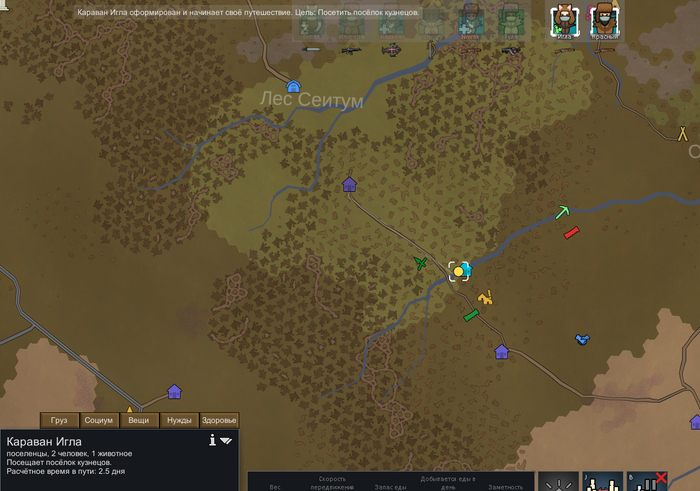
Task: Activate the caravan command with radiating lines icon
Action: [559, 482]
